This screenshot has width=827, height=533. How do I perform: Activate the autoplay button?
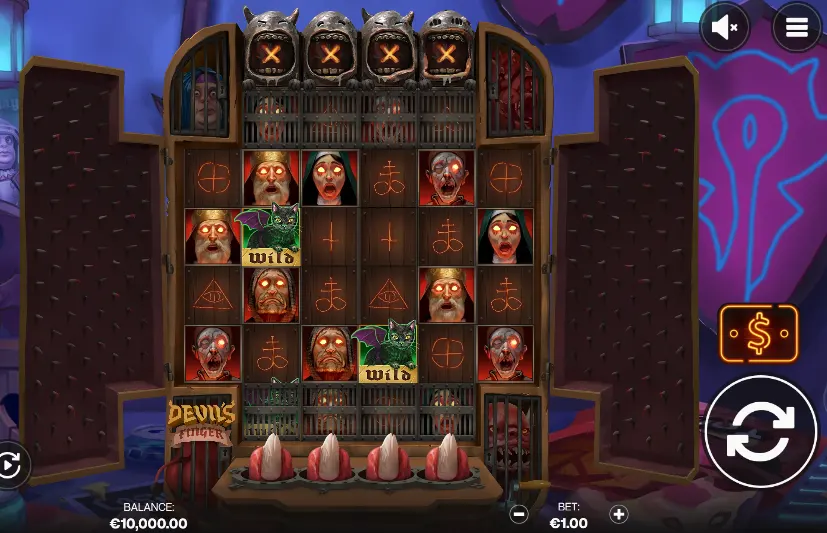pyautogui.click(x=9, y=465)
